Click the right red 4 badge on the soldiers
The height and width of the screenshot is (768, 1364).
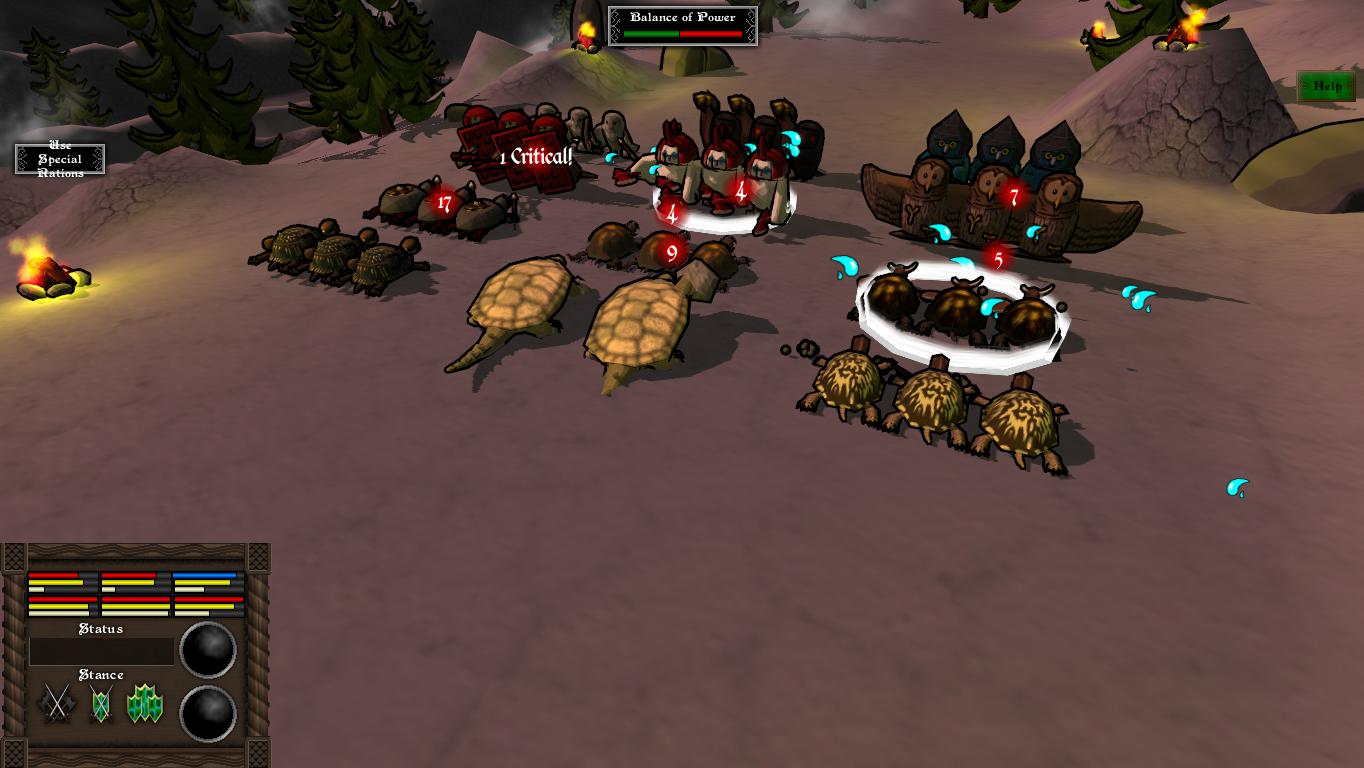coord(740,188)
